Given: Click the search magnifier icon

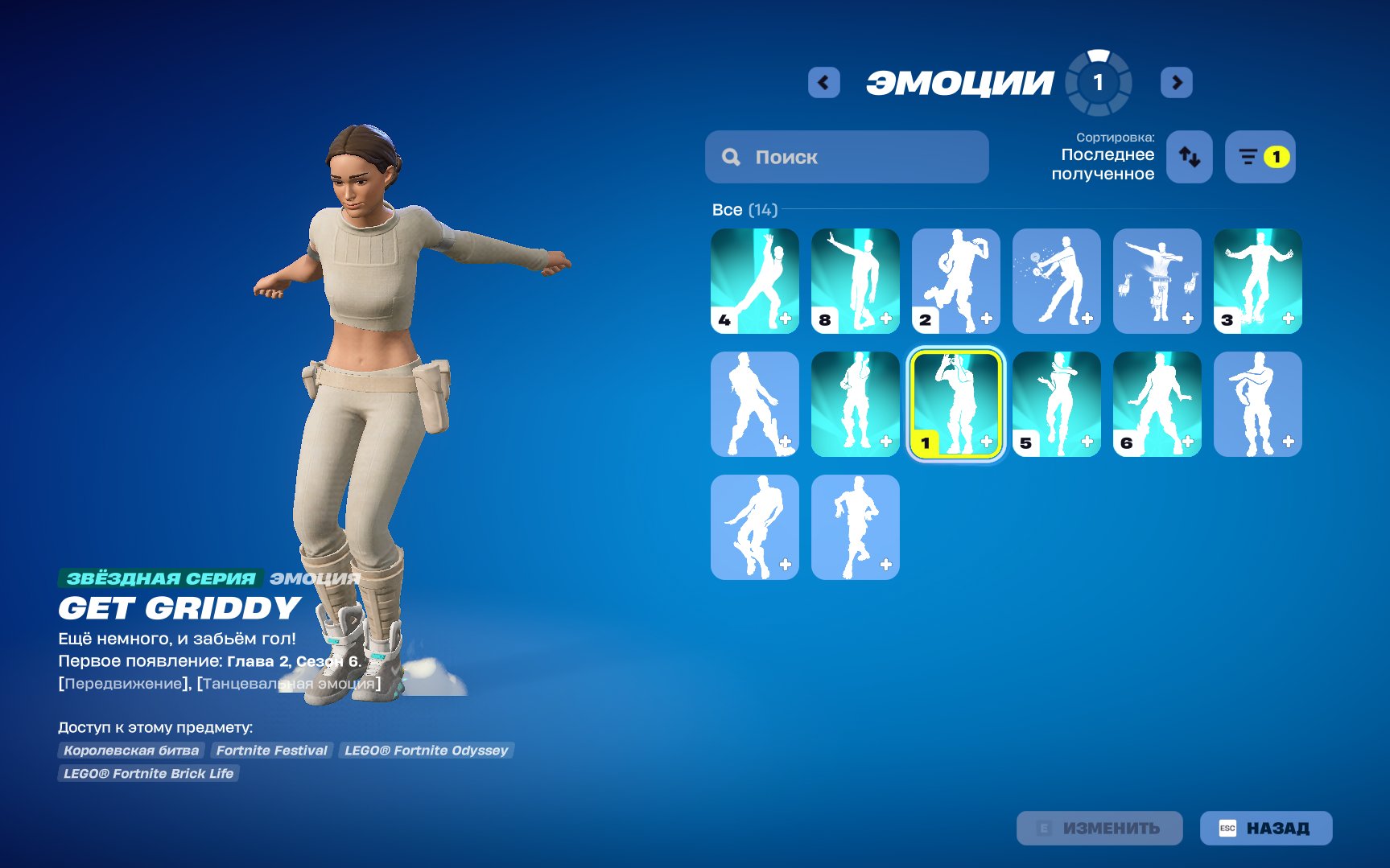Looking at the screenshot, I should (731, 157).
